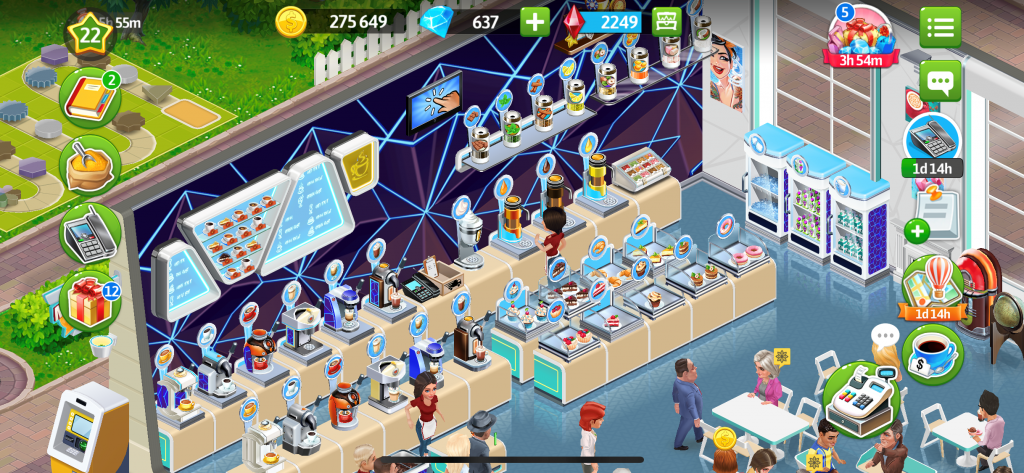This screenshot has height=473, width=1024.
Task: Tap the cash register button
Action: (861, 397)
